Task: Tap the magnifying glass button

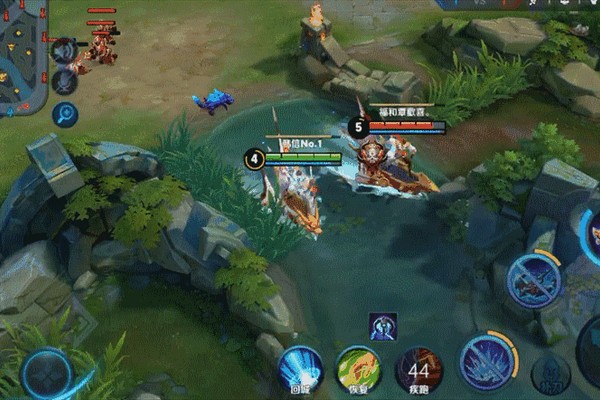Action: click(66, 114)
